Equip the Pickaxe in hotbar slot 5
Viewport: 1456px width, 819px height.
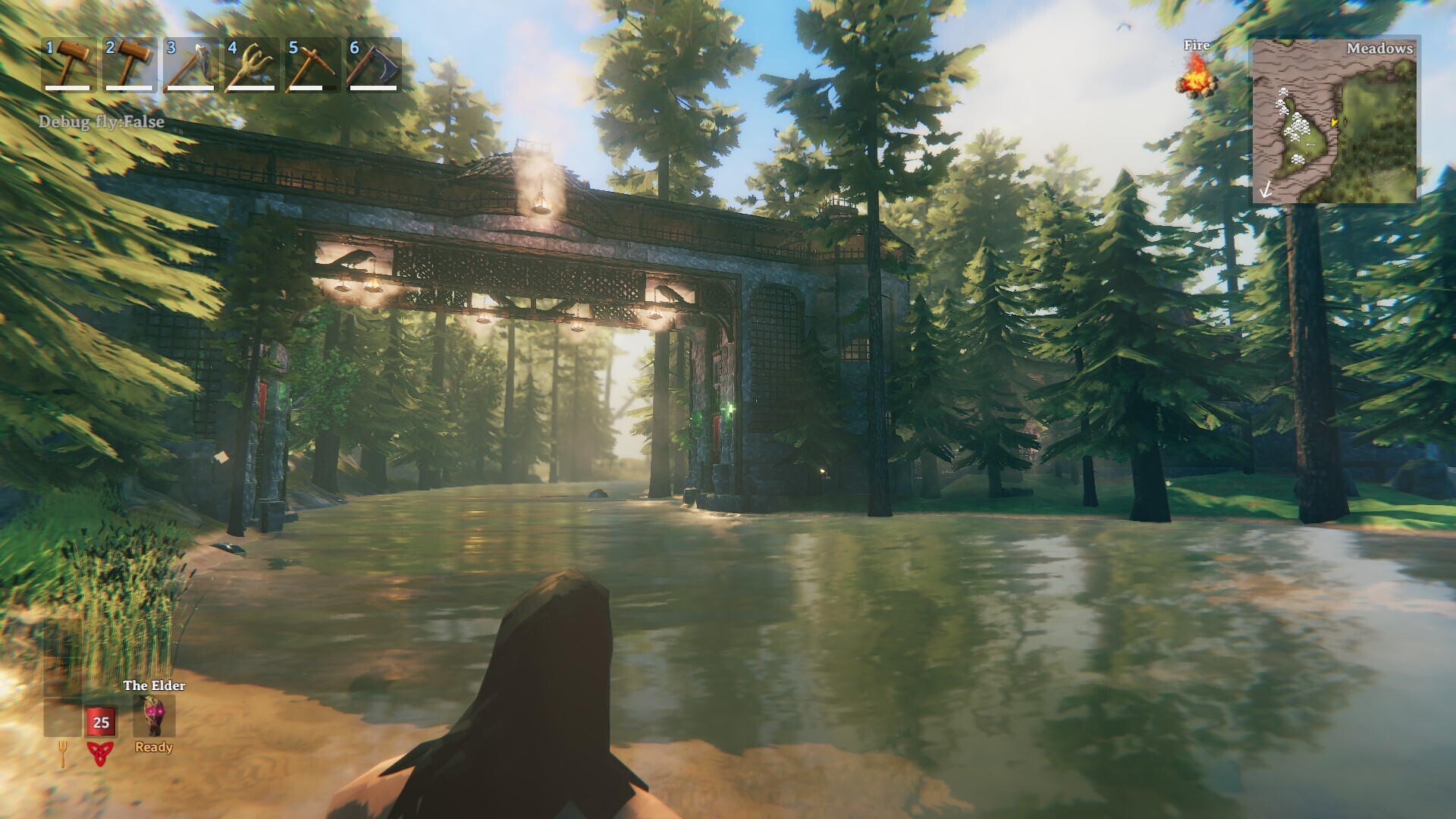pyautogui.click(x=310, y=68)
